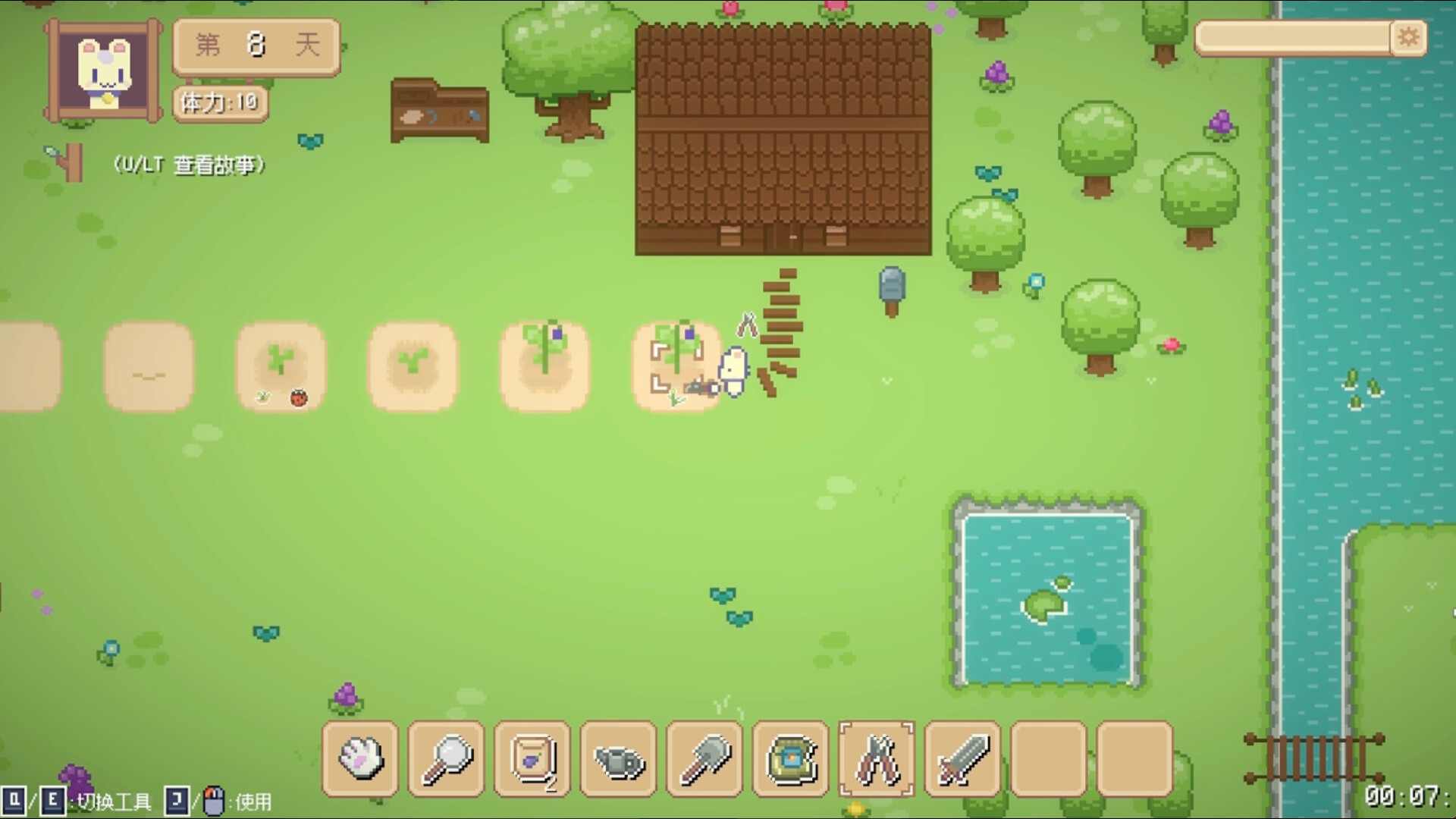Click the 体力:10 stamina label
The width and height of the screenshot is (1456, 819).
tap(220, 103)
